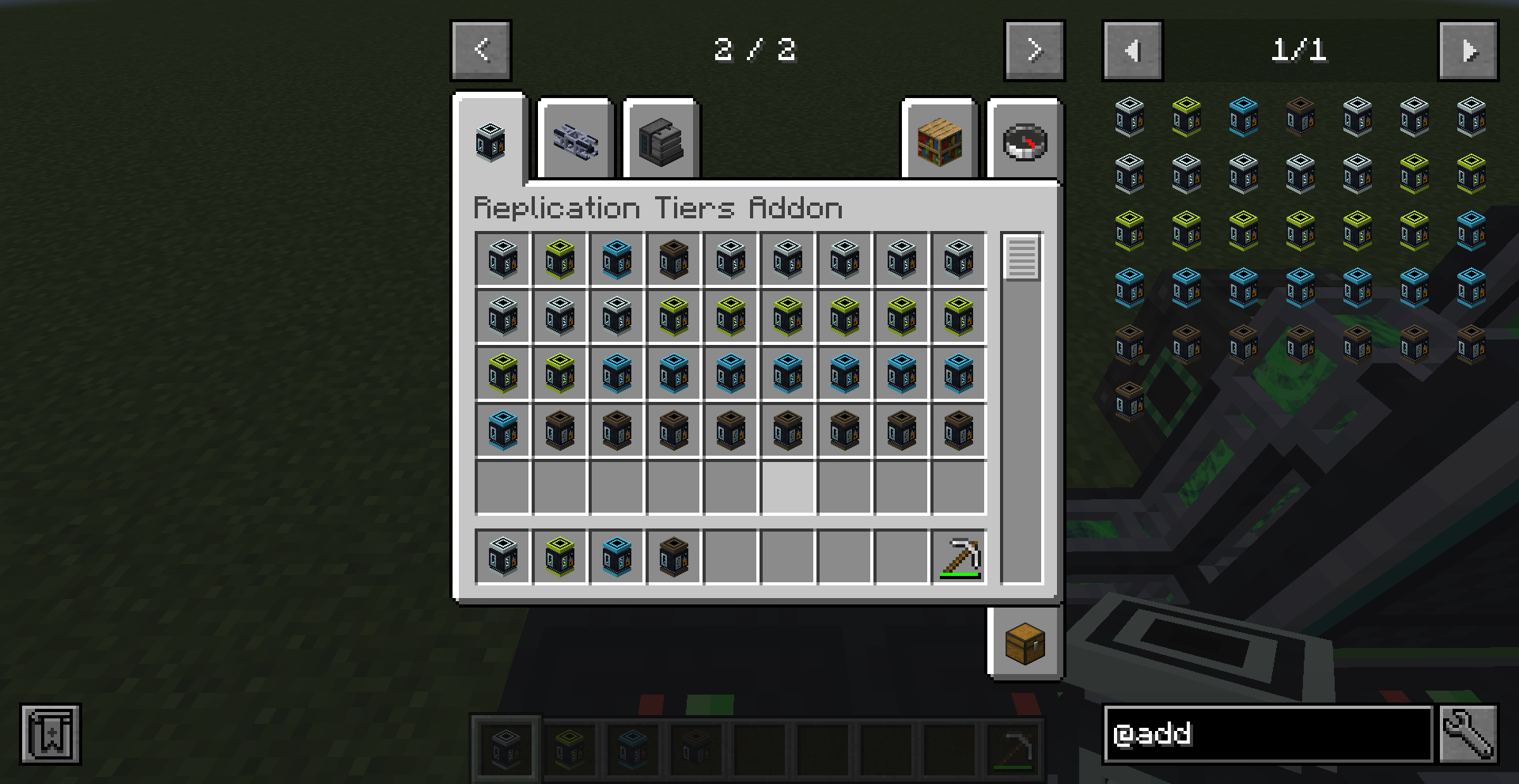Select the enchanted pickaxe in the inventory grid
This screenshot has height=784, width=1519.
[x=958, y=558]
